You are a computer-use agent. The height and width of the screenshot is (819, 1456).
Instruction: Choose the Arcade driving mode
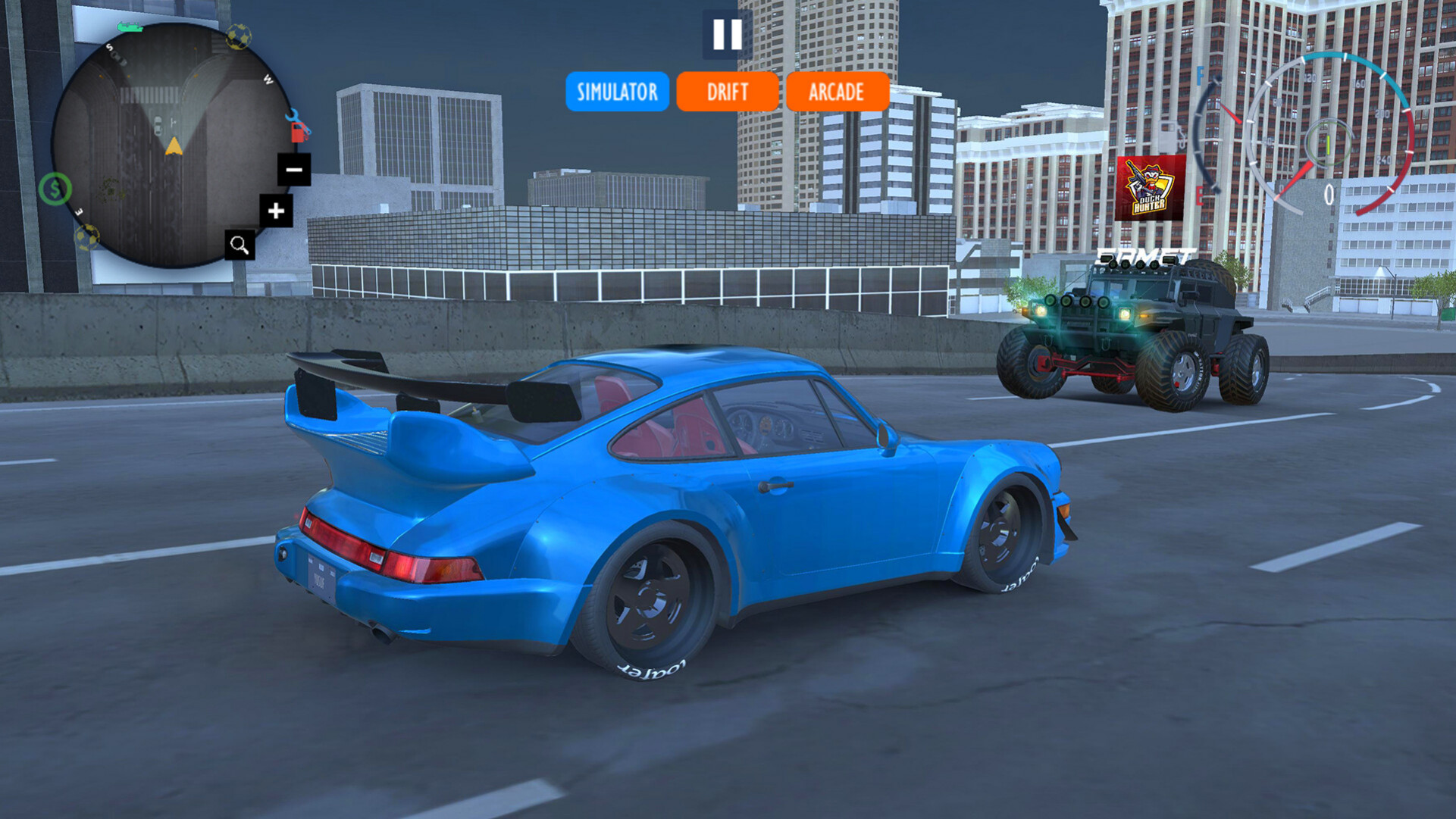click(x=837, y=92)
